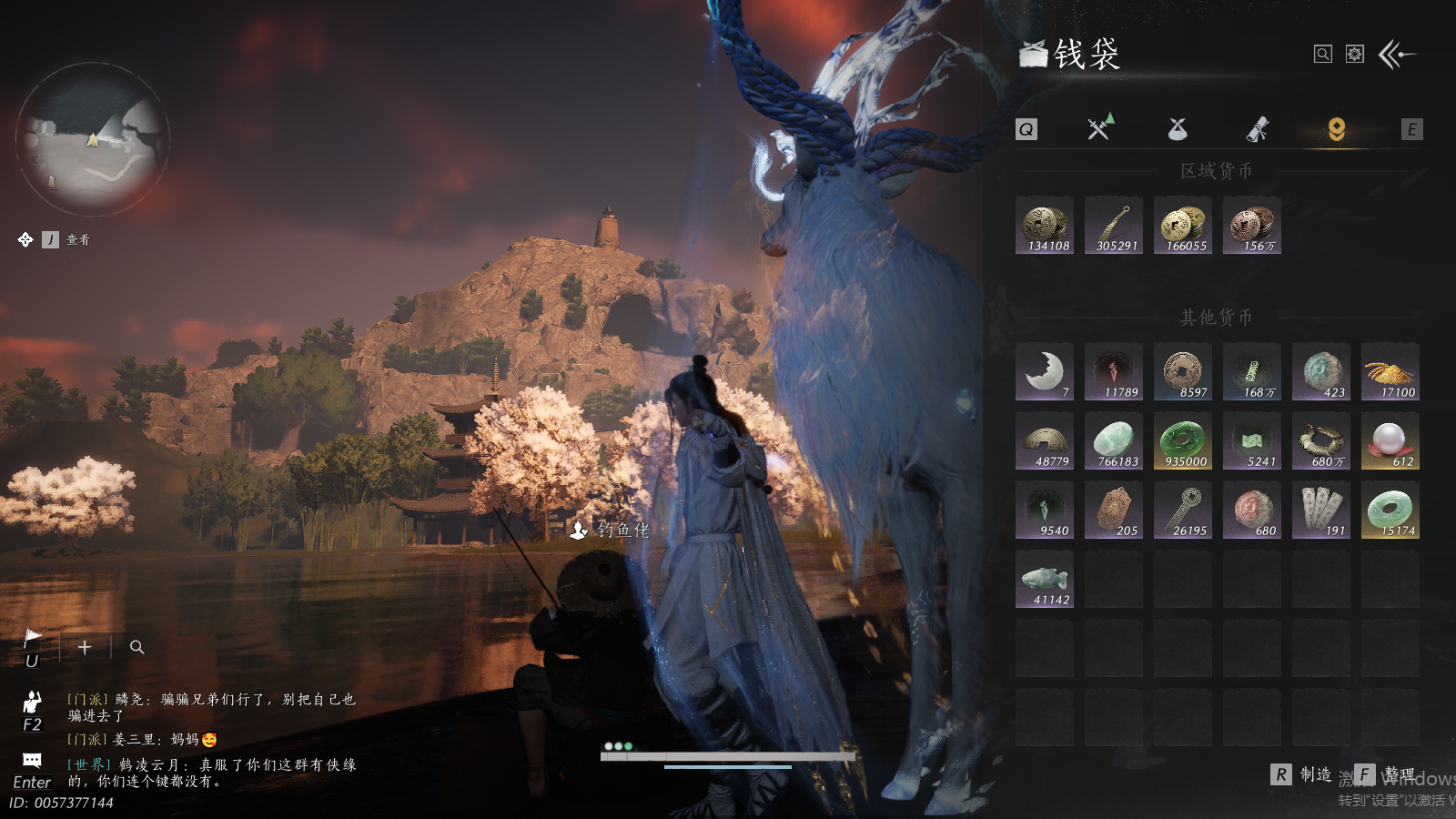
Task: Open the search icon in the 钱袋 header
Action: pyautogui.click(x=1323, y=55)
